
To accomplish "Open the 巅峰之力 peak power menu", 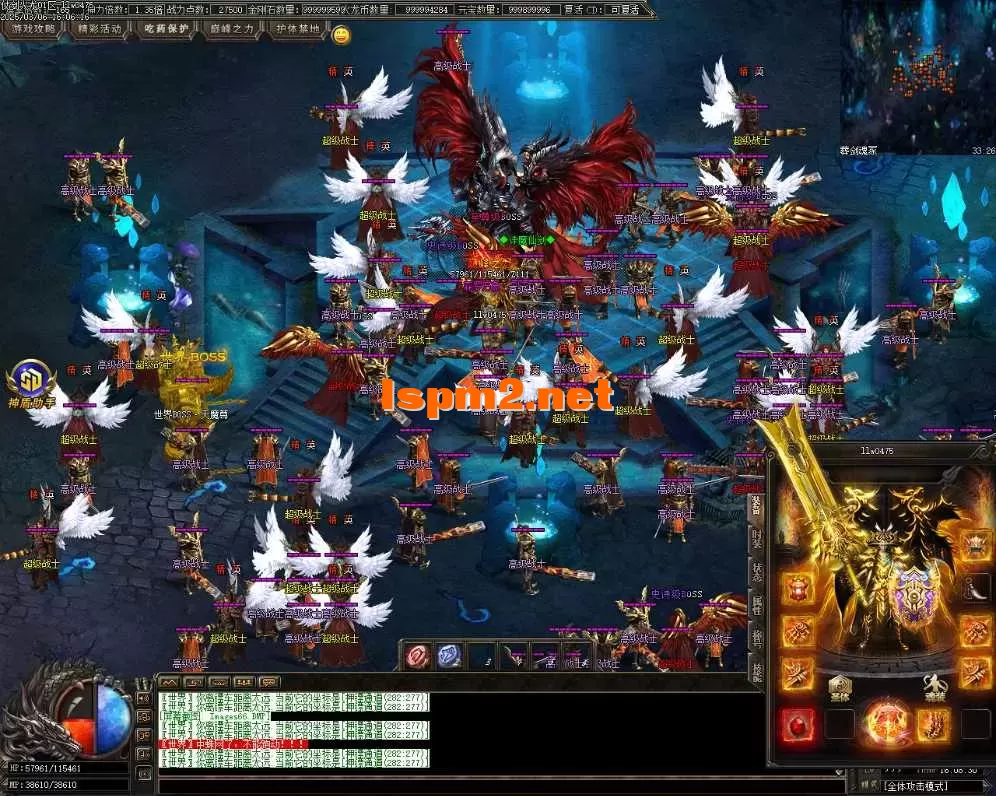I will pyautogui.click(x=232, y=29).
